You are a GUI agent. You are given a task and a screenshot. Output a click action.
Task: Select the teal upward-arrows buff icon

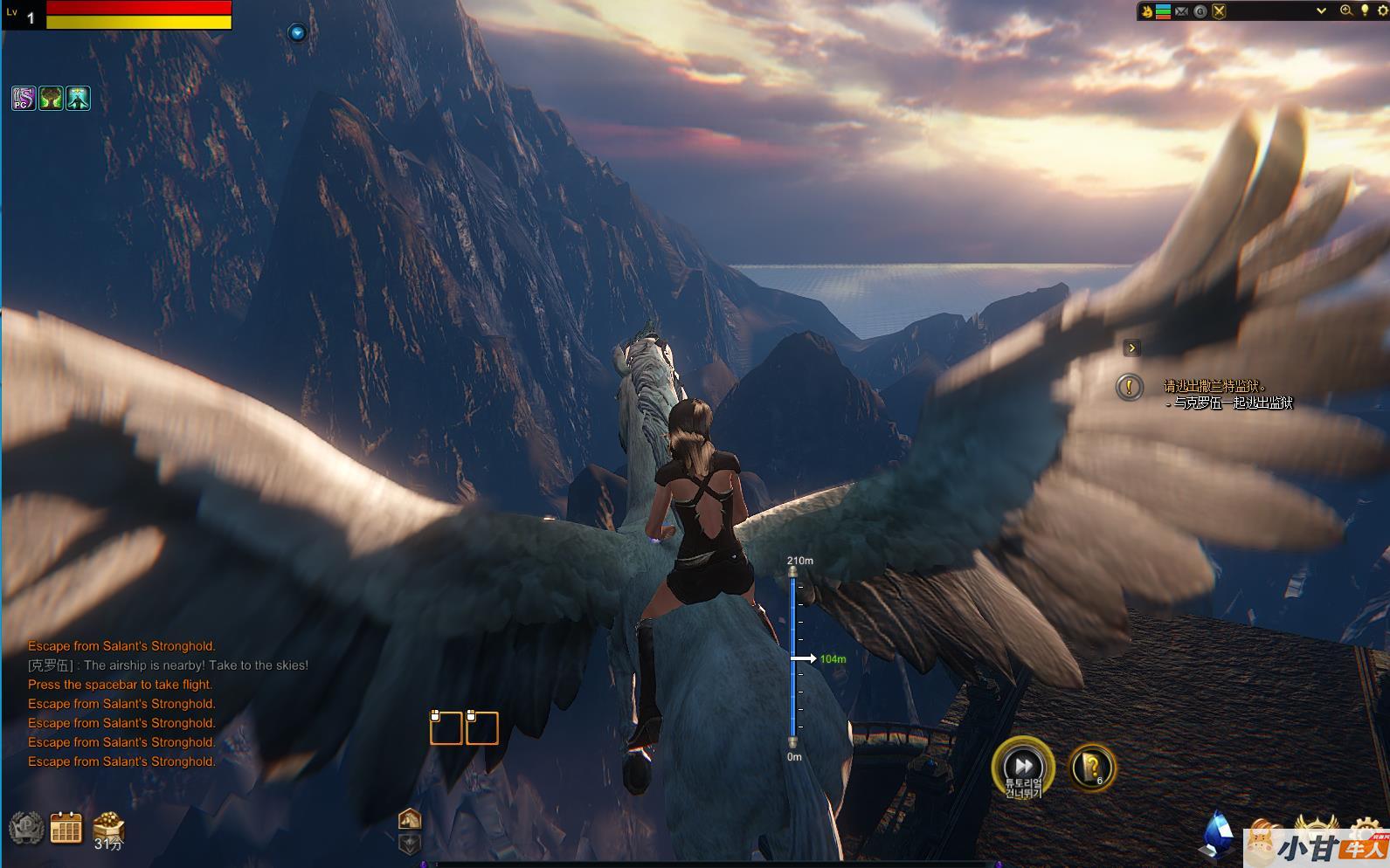point(78,99)
